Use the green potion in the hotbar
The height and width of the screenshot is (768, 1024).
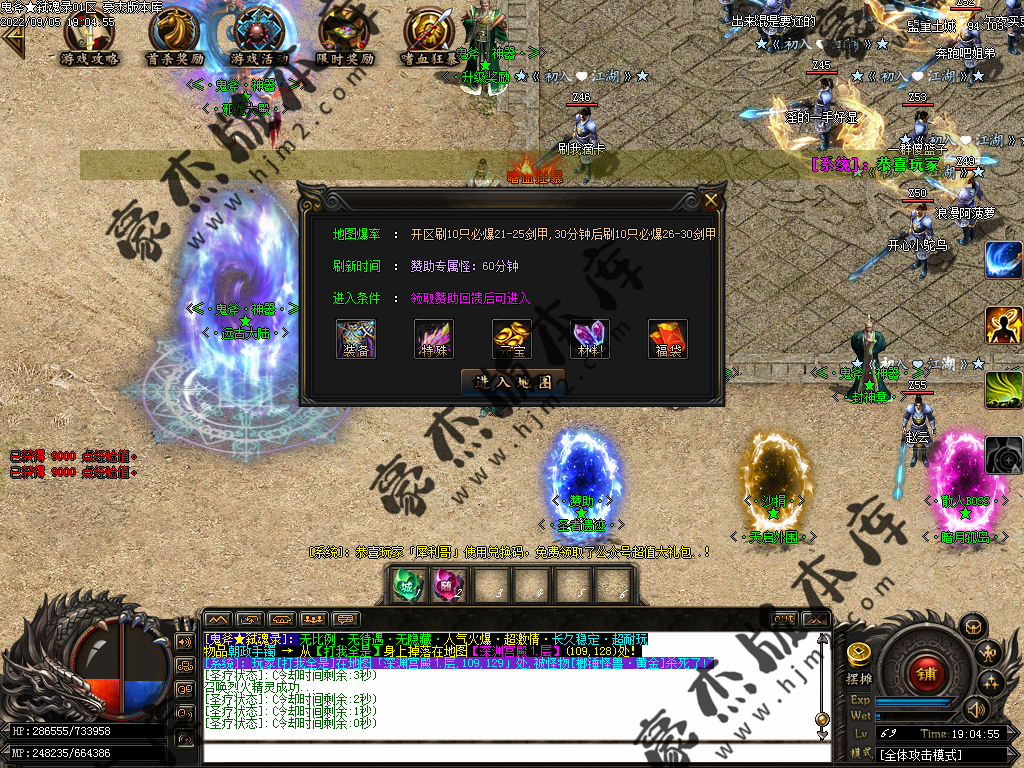point(406,584)
